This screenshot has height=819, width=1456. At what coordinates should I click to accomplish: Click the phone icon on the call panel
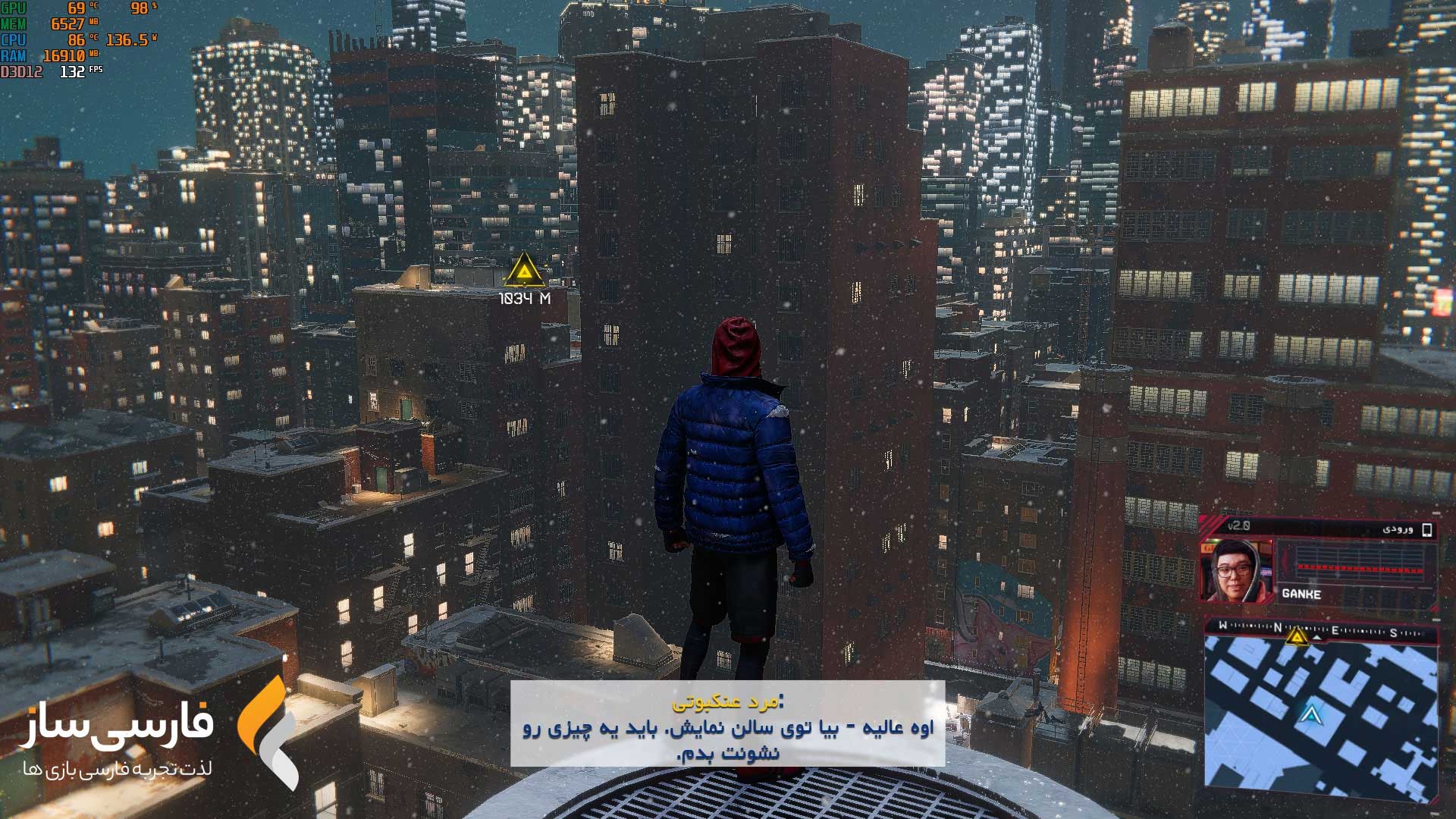click(x=1426, y=530)
